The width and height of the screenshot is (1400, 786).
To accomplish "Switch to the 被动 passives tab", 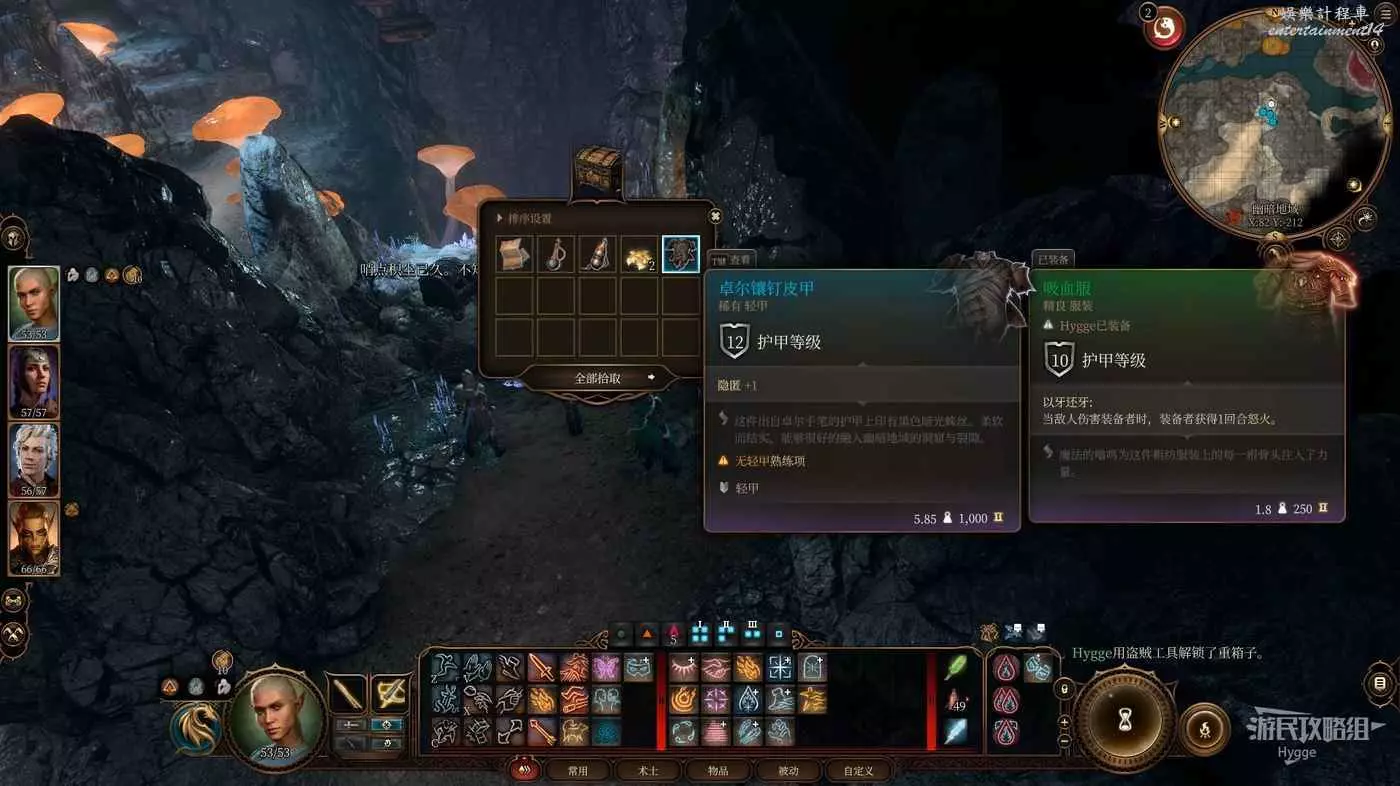I will click(788, 771).
